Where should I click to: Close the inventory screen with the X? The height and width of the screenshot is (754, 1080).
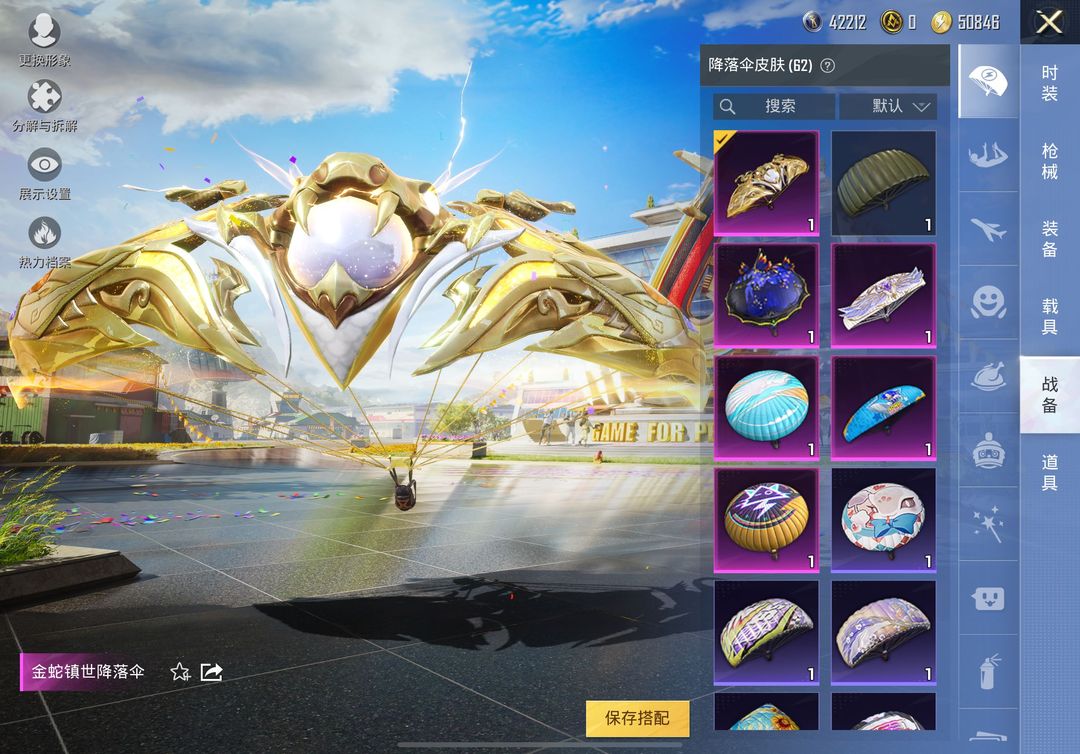point(1049,22)
